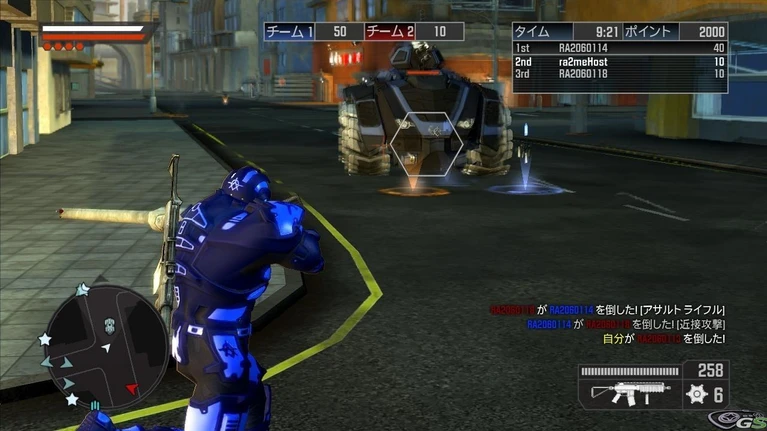Viewport: 767px width, 431px height.
Task: Select the ra2meHost scoreboard row
Action: [619, 61]
